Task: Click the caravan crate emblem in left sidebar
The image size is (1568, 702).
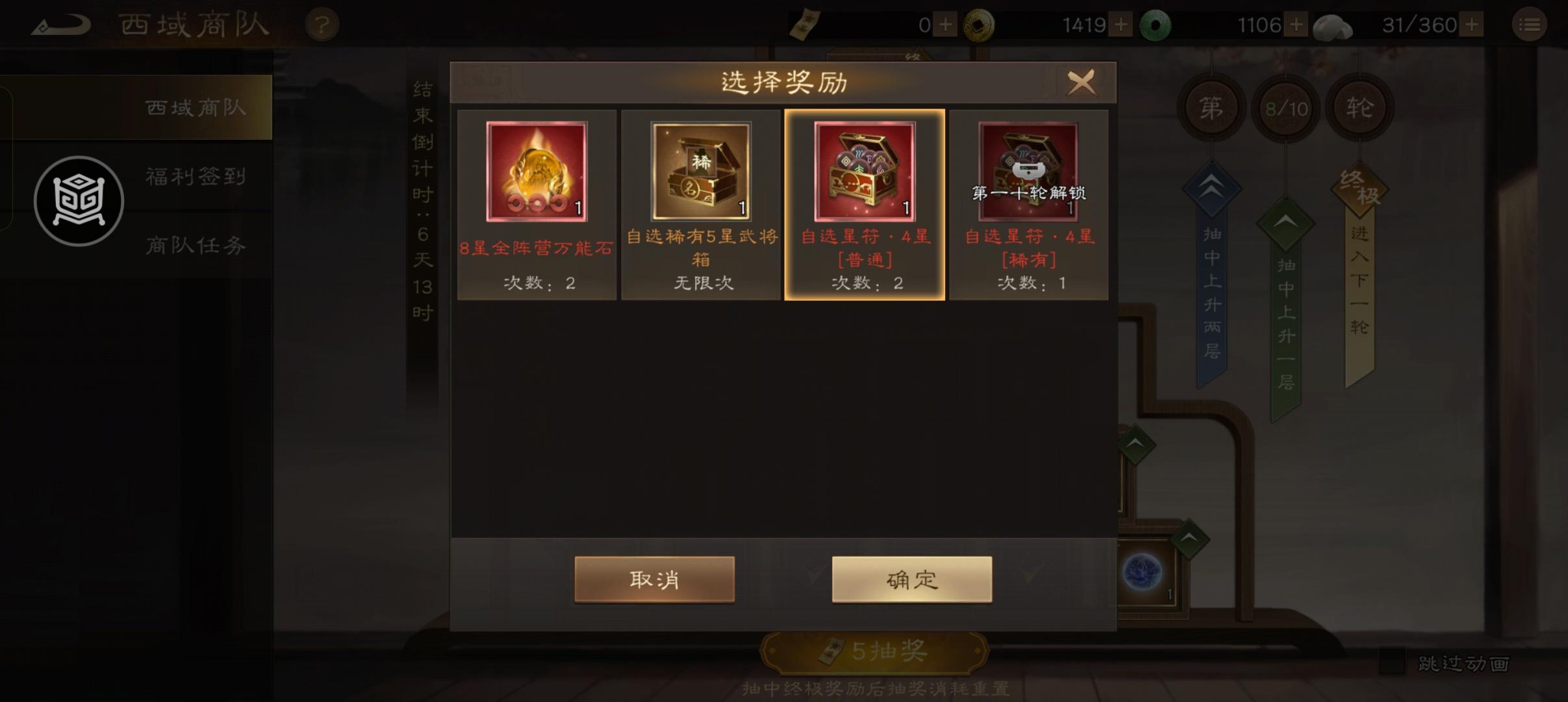Action: (78, 201)
